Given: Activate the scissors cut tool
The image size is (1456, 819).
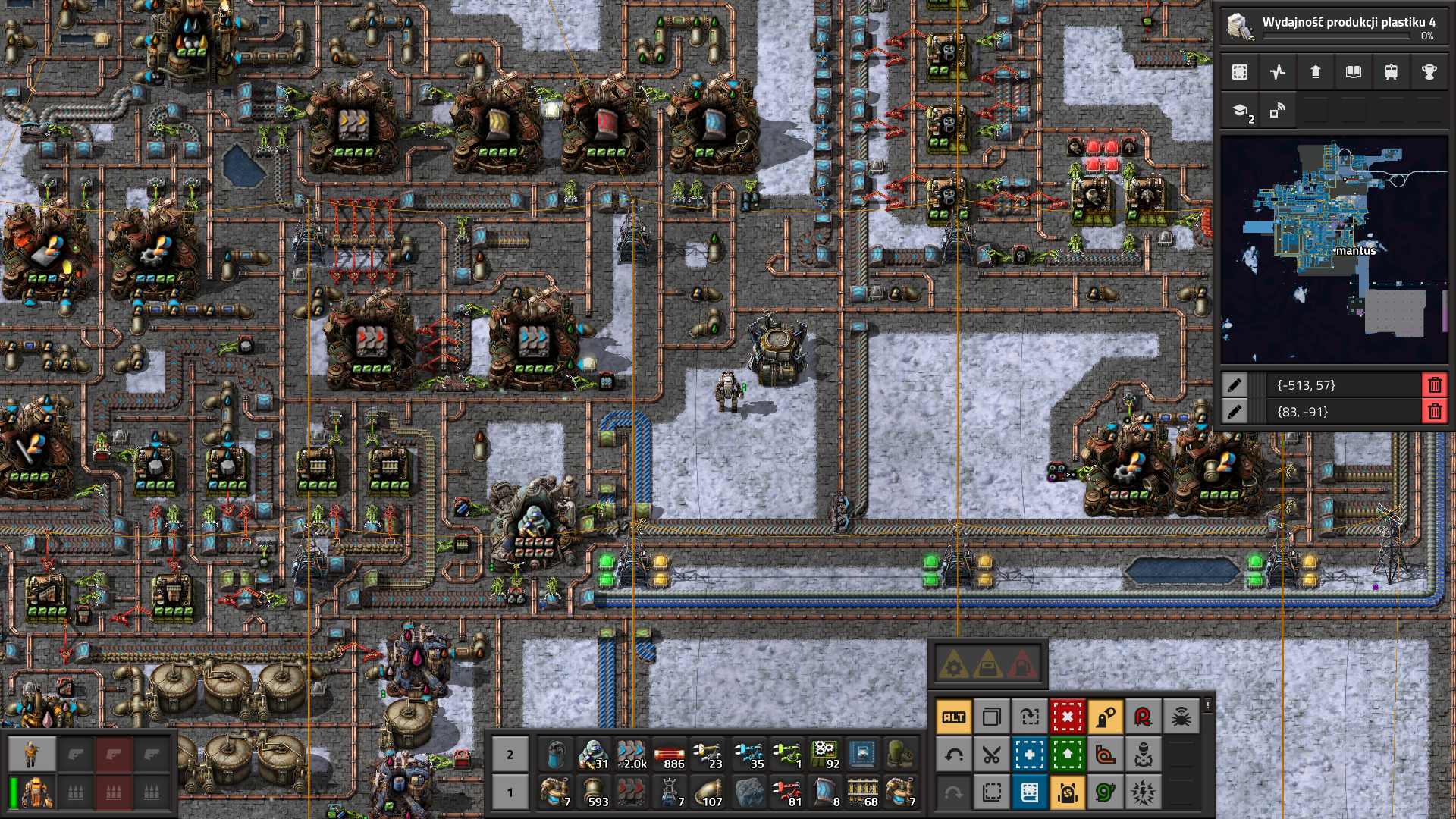Looking at the screenshot, I should 991,755.
